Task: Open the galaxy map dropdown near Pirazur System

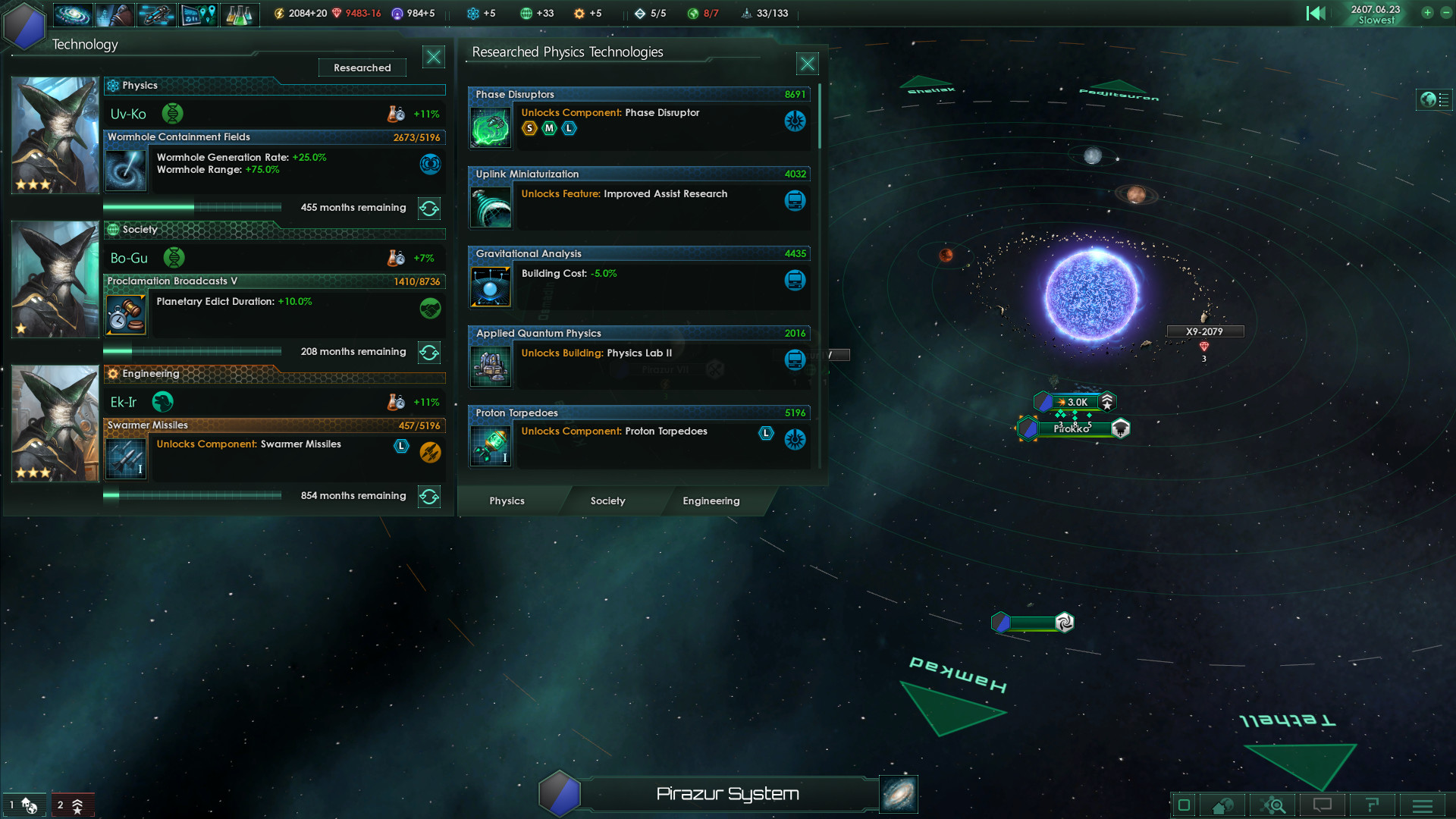Action: [898, 794]
